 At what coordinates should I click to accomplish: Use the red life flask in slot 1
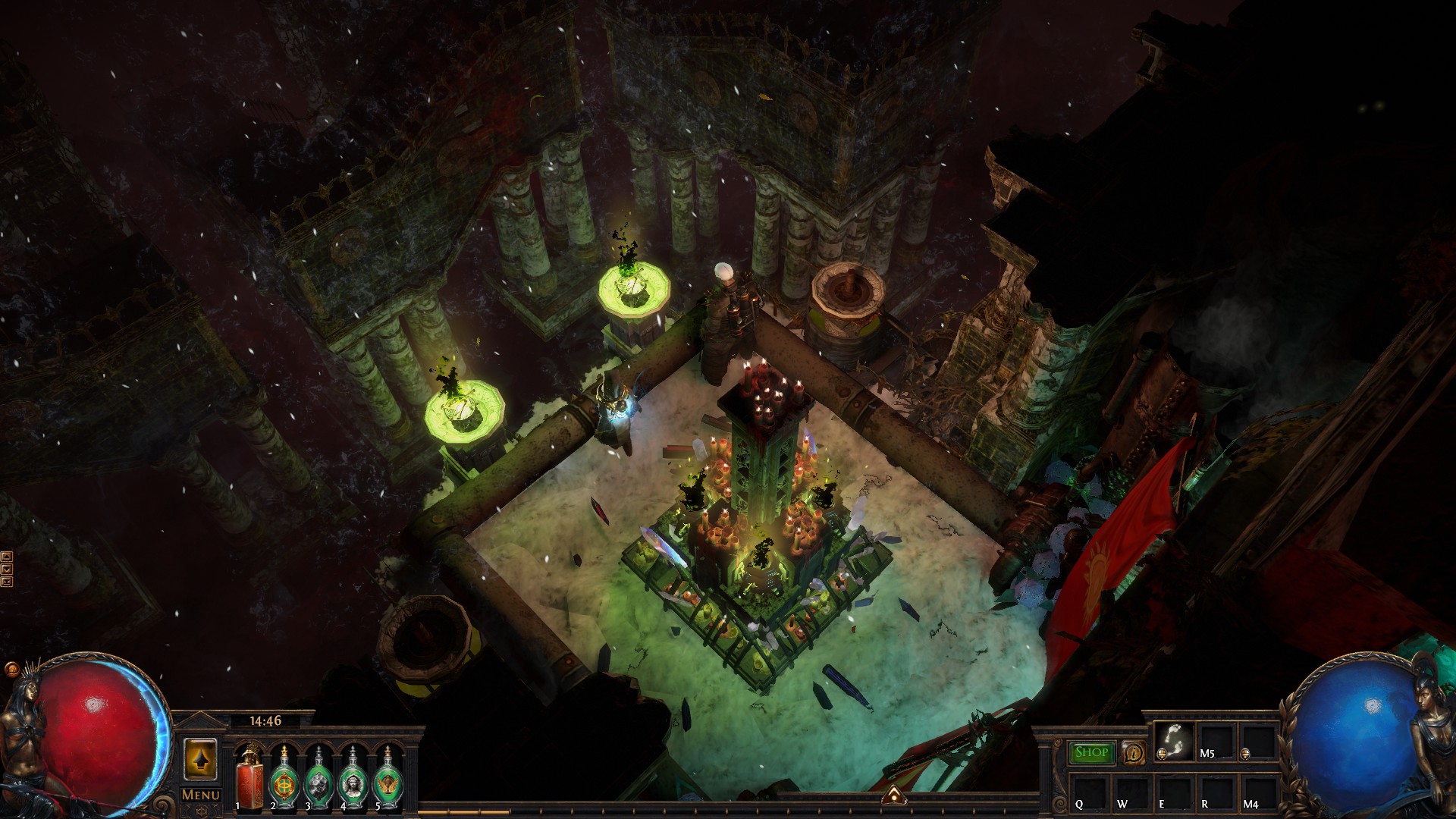249,779
